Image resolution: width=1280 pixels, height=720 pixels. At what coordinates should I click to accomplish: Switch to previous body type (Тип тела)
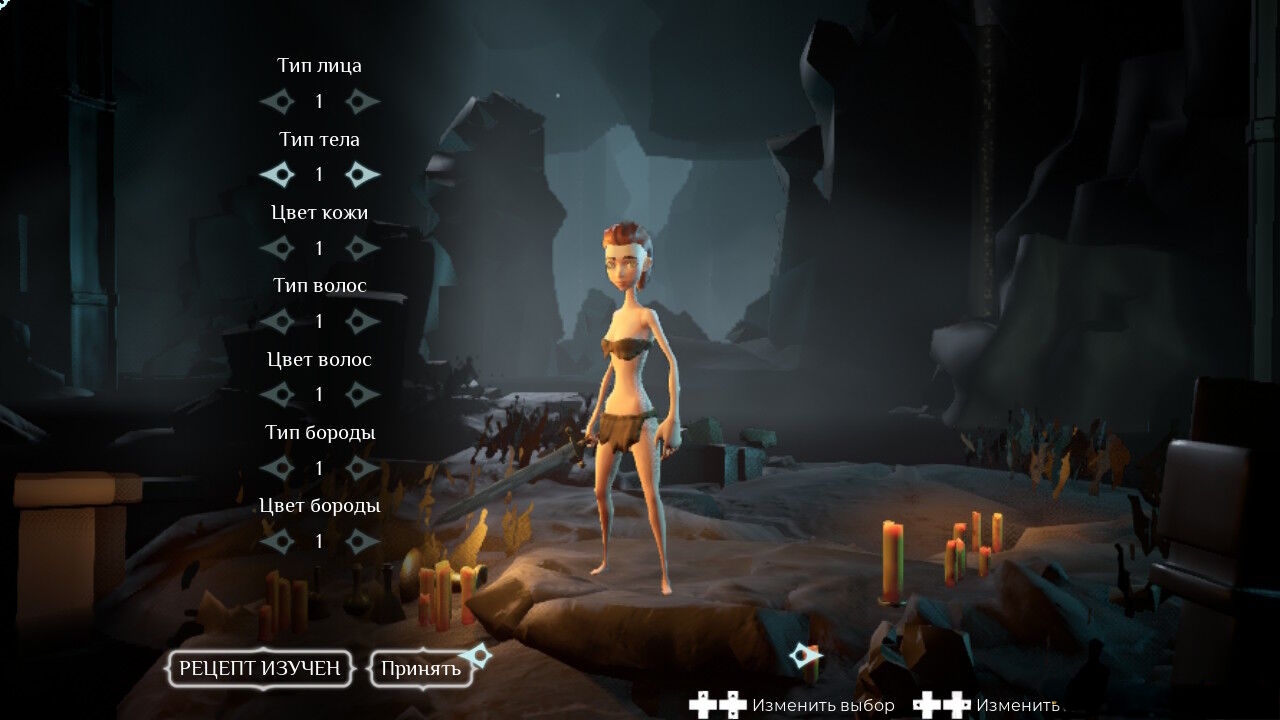click(x=277, y=175)
